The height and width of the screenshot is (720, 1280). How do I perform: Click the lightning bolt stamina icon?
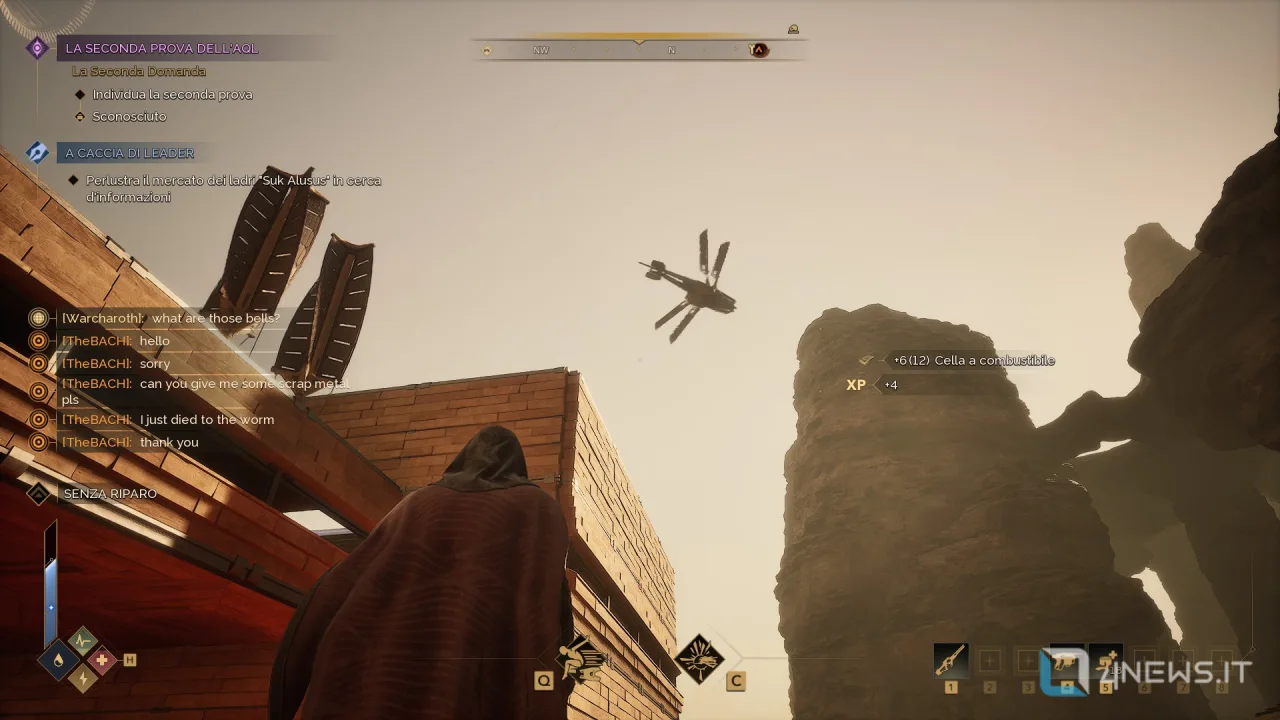tap(81, 680)
